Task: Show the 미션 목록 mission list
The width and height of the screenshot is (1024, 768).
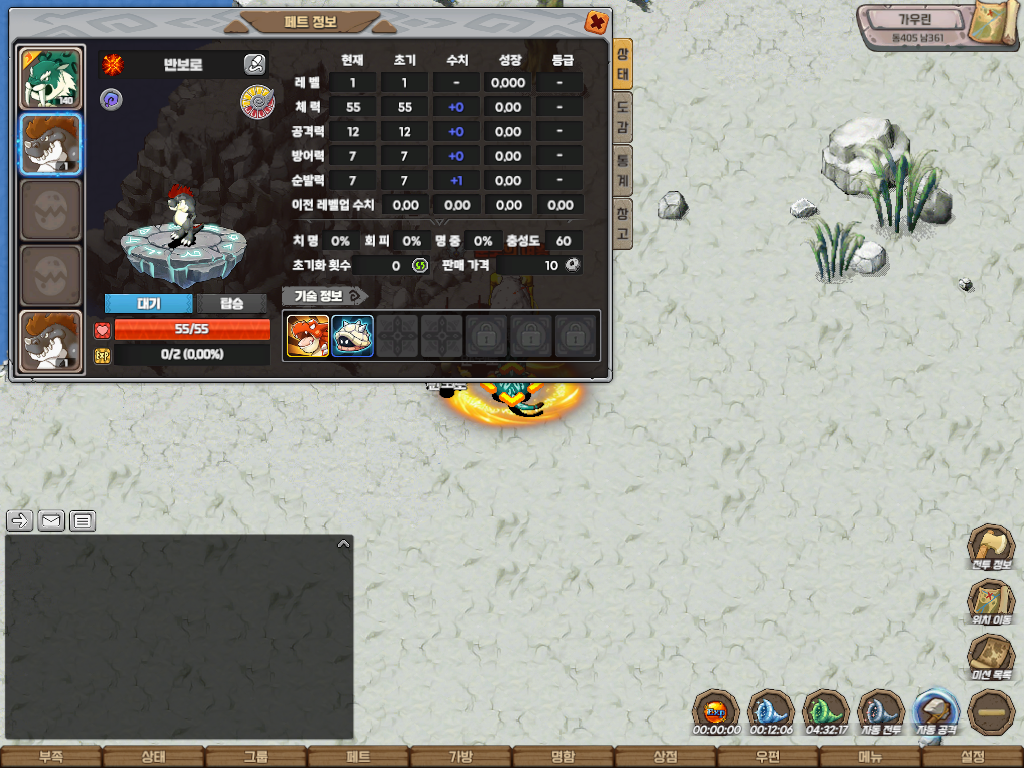Action: click(x=990, y=657)
